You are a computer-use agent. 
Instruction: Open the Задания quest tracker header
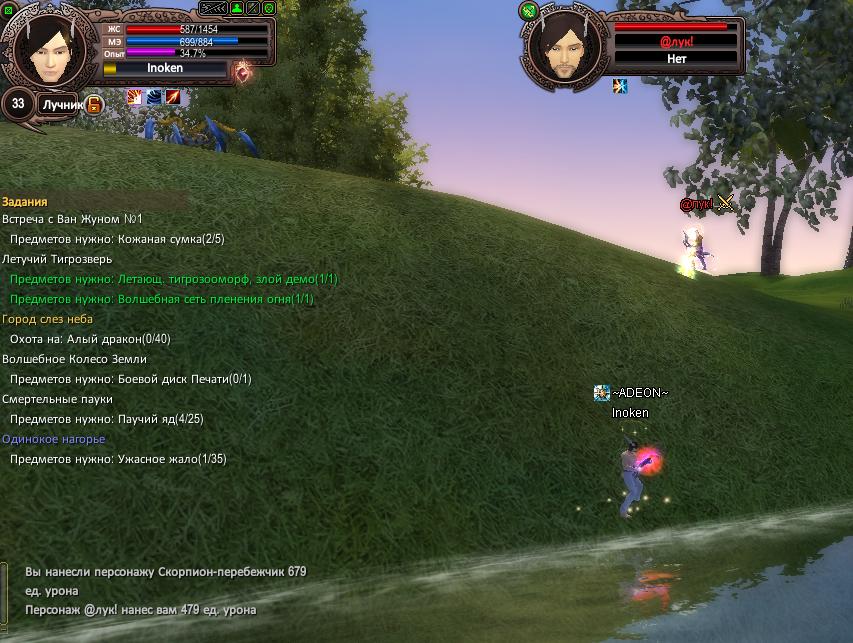[x=25, y=201]
